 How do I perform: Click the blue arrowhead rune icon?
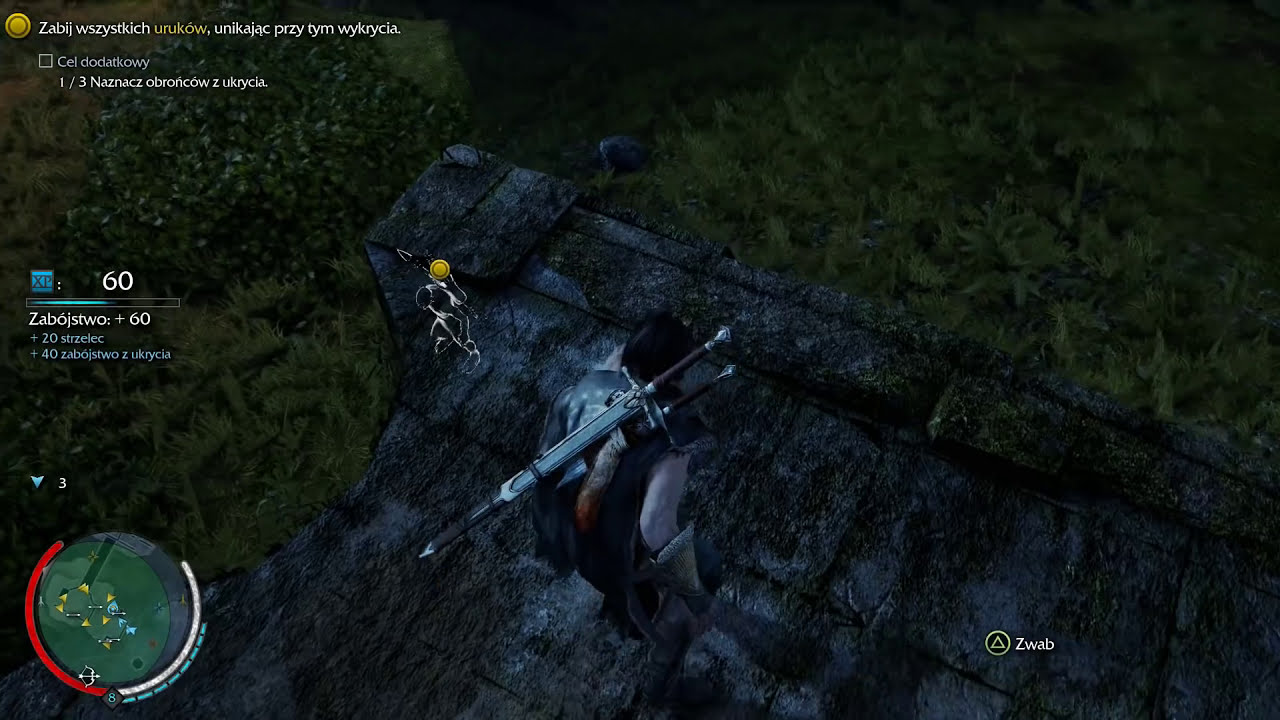pos(38,483)
